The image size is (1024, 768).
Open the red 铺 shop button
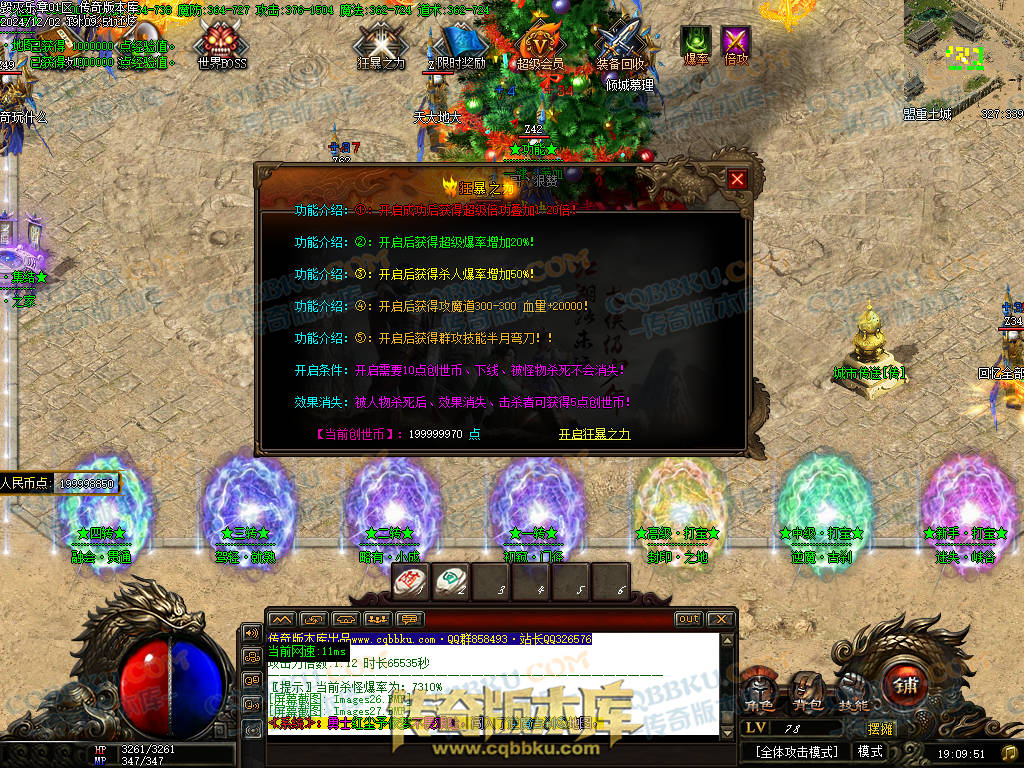click(x=907, y=685)
